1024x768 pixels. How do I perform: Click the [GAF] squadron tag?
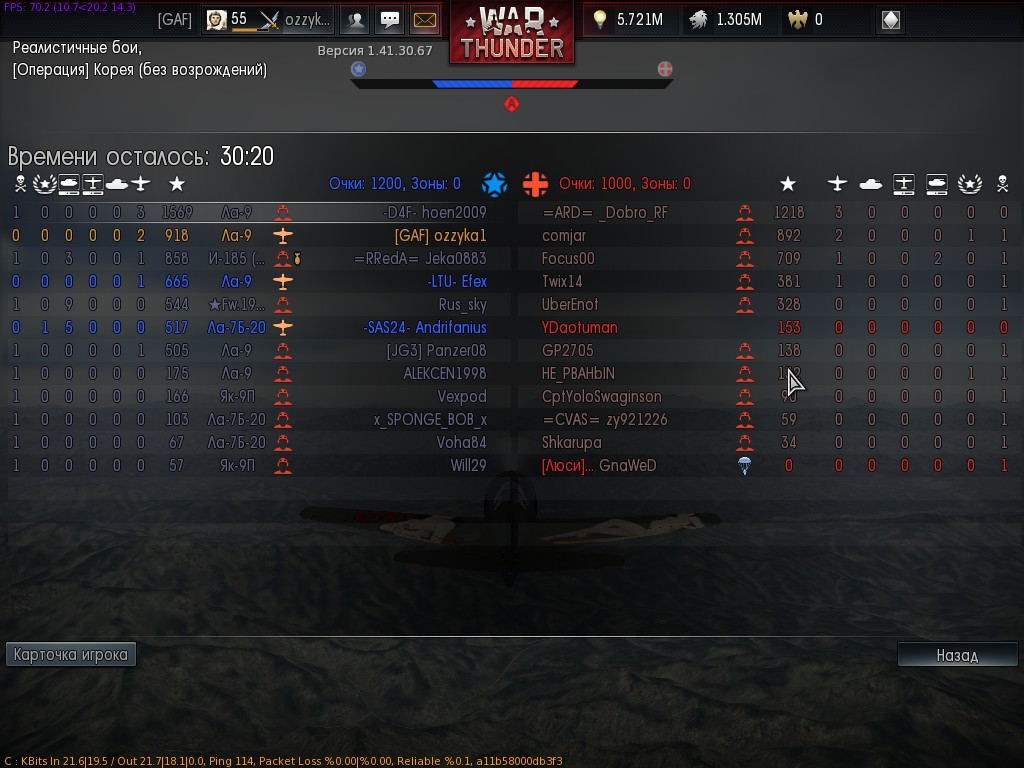175,20
